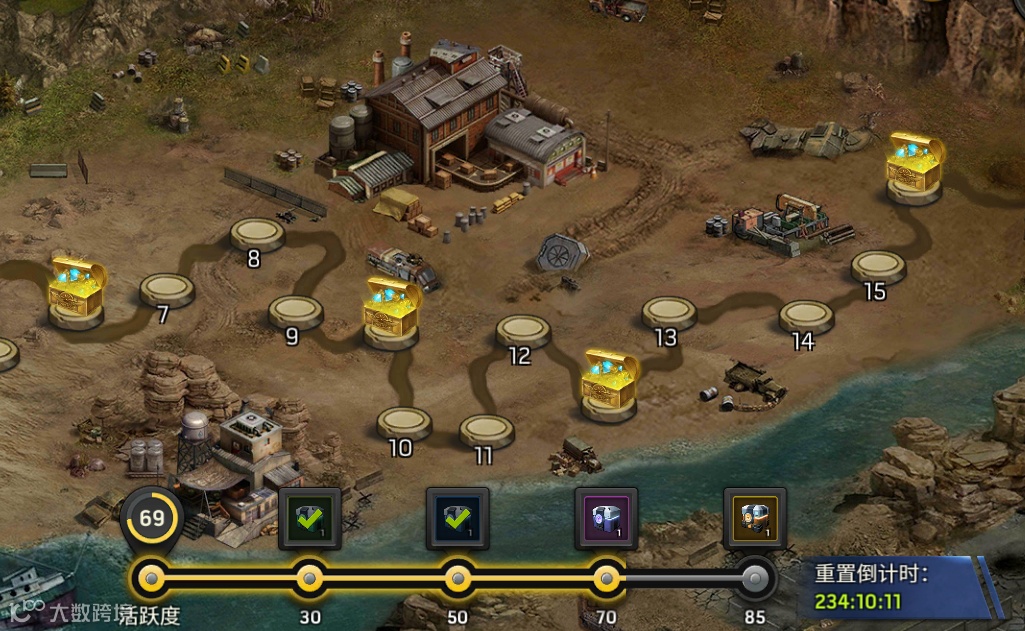The width and height of the screenshot is (1025, 631).
Task: Inspect the gold 85 activity reward
Action: coord(755,518)
